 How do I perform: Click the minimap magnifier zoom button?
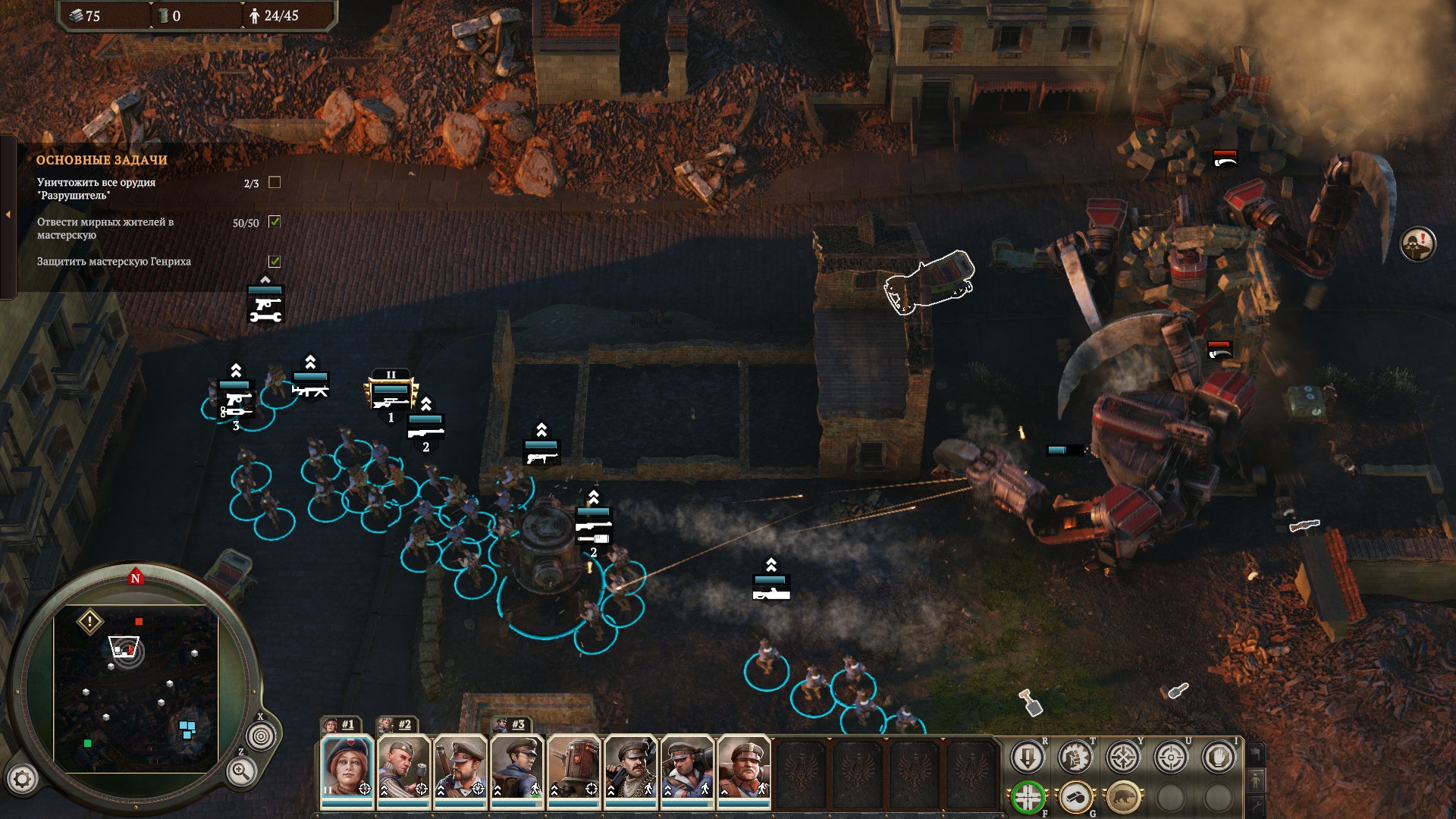click(240, 772)
